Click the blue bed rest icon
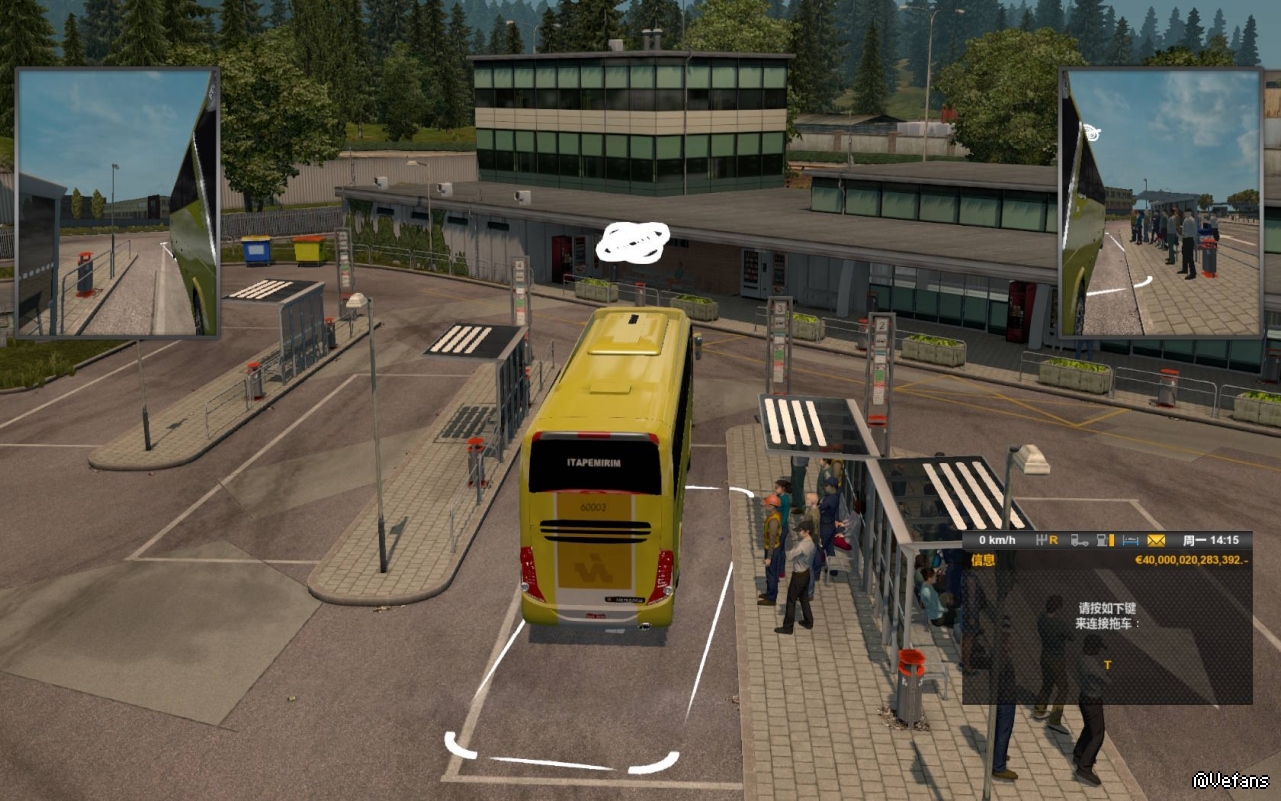The image size is (1281, 801). coord(1129,541)
